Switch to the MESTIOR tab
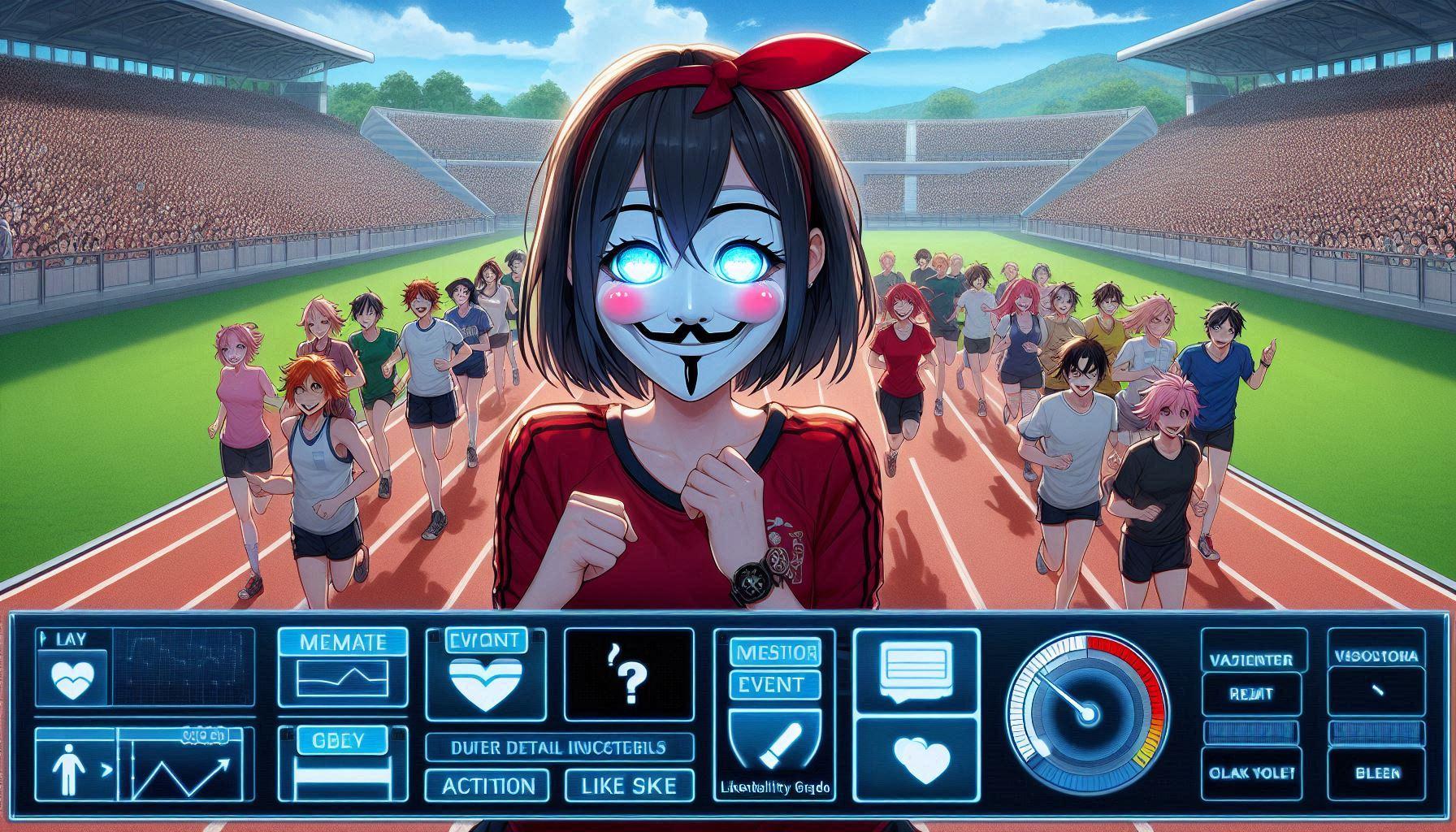 coord(773,652)
